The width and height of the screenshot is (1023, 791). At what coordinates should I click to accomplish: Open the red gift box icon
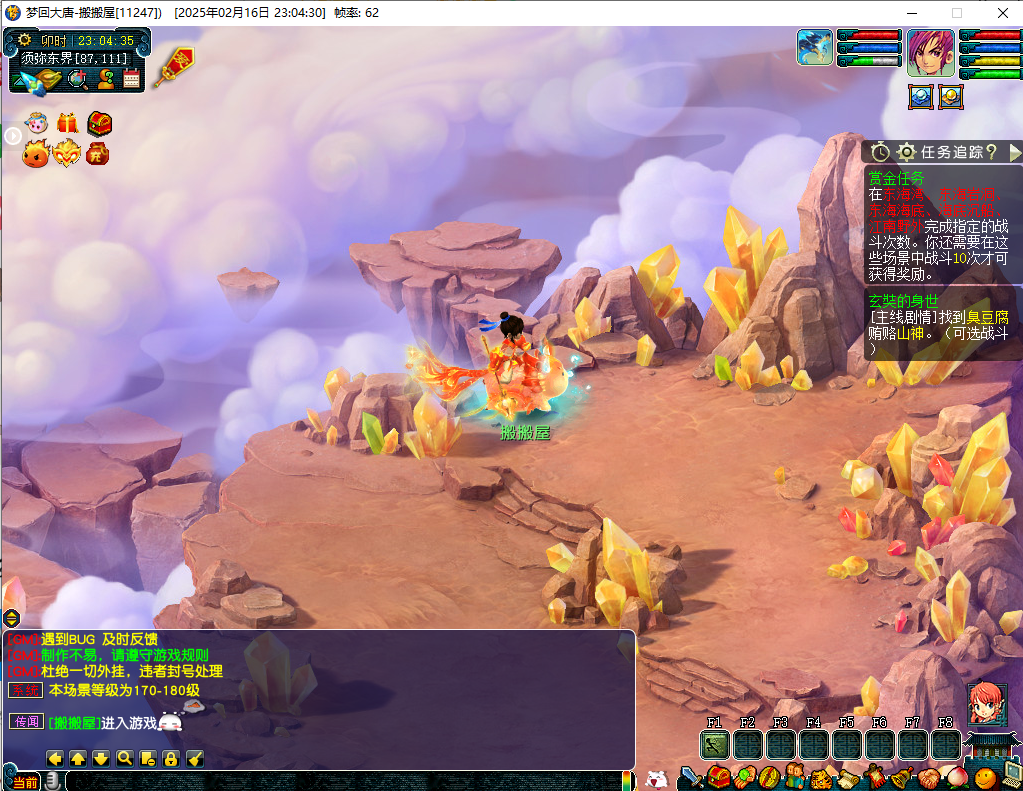67,123
